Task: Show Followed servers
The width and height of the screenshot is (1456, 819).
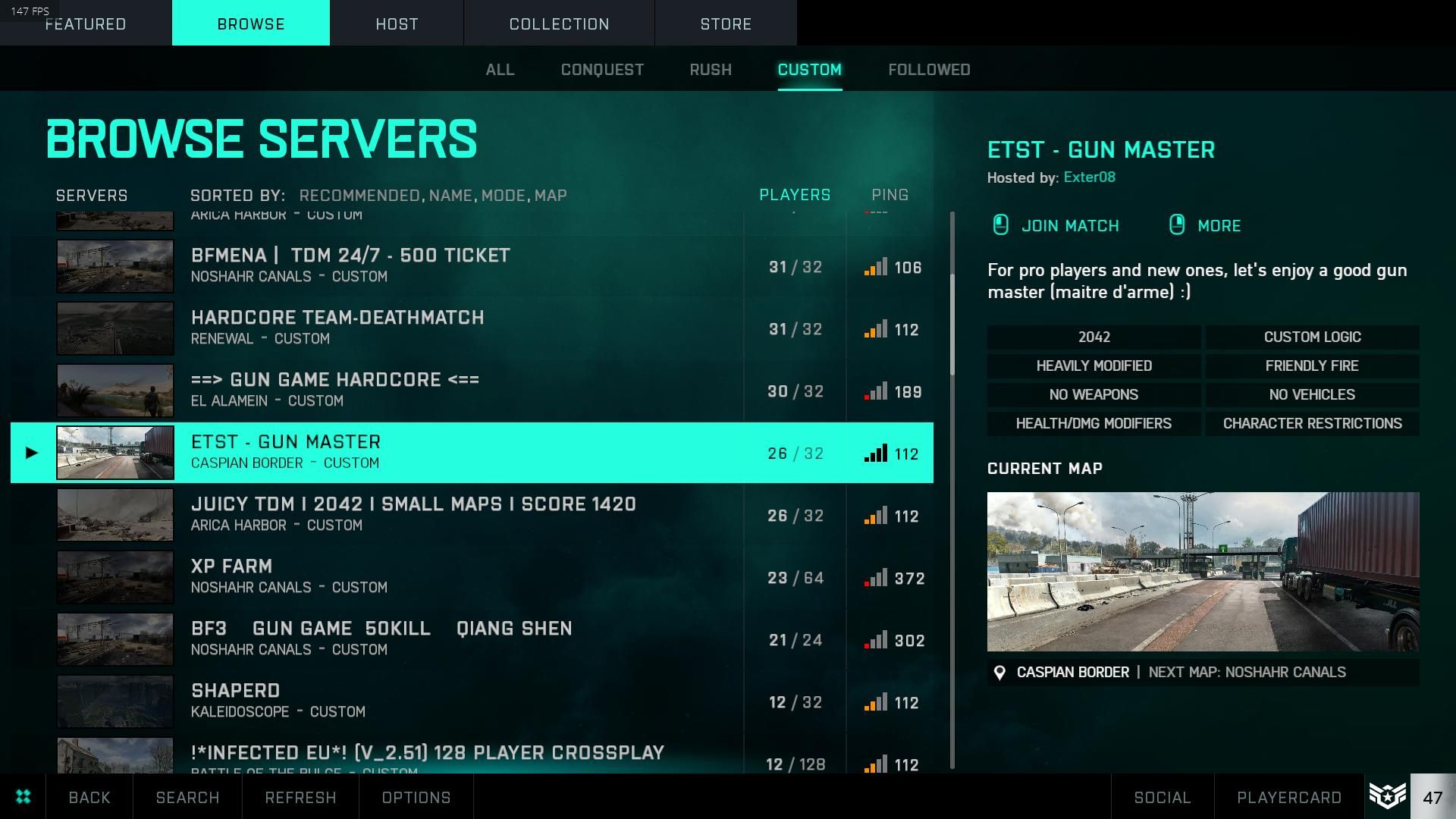Action: coord(929,70)
